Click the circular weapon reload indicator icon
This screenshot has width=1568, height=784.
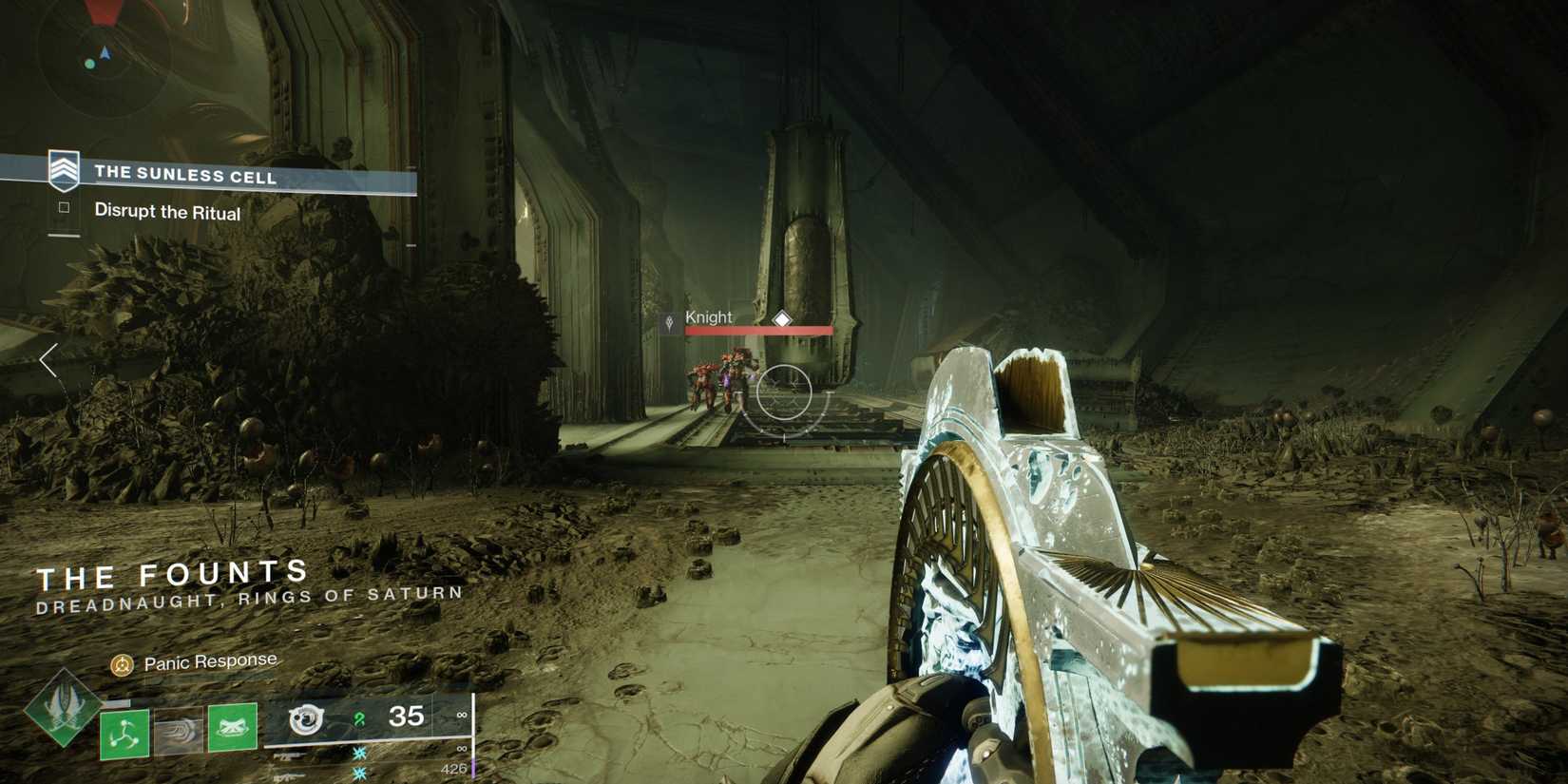click(306, 719)
